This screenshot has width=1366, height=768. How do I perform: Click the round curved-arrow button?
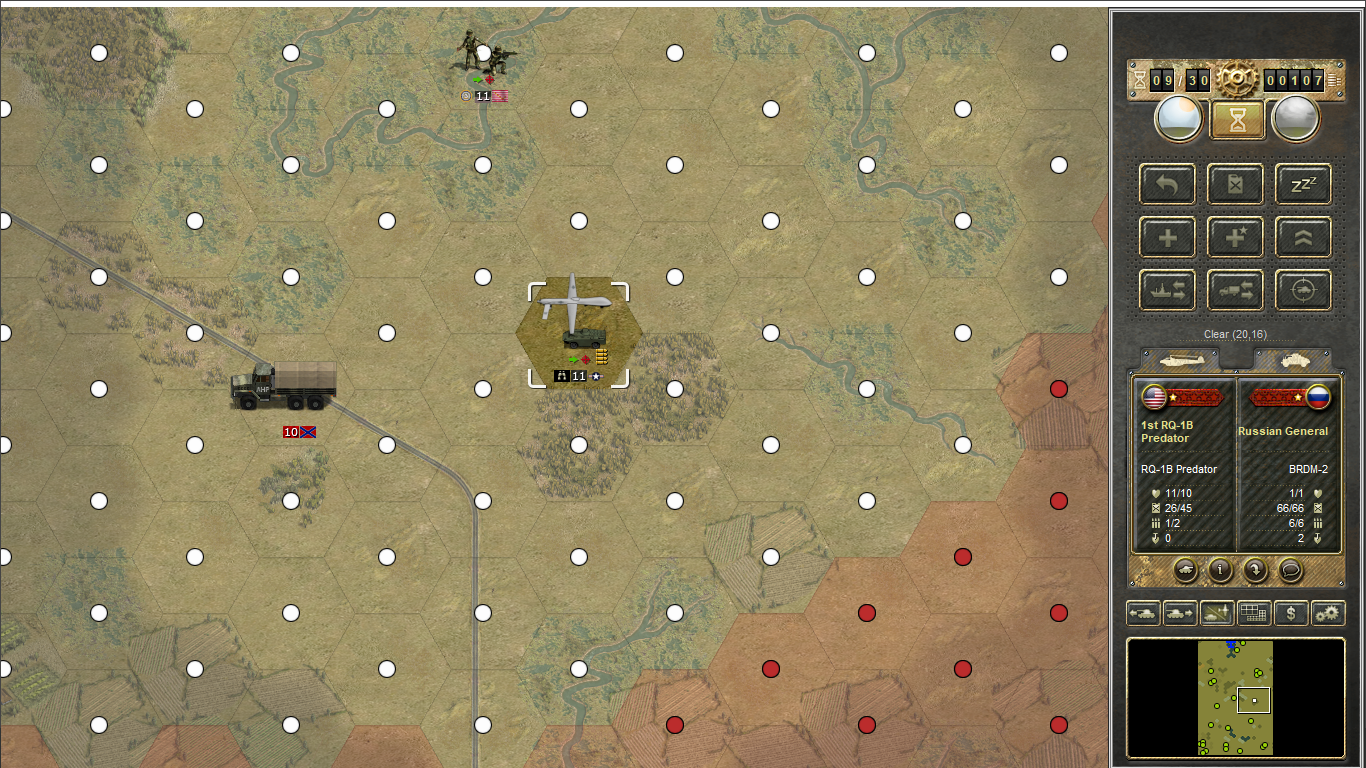[1255, 570]
